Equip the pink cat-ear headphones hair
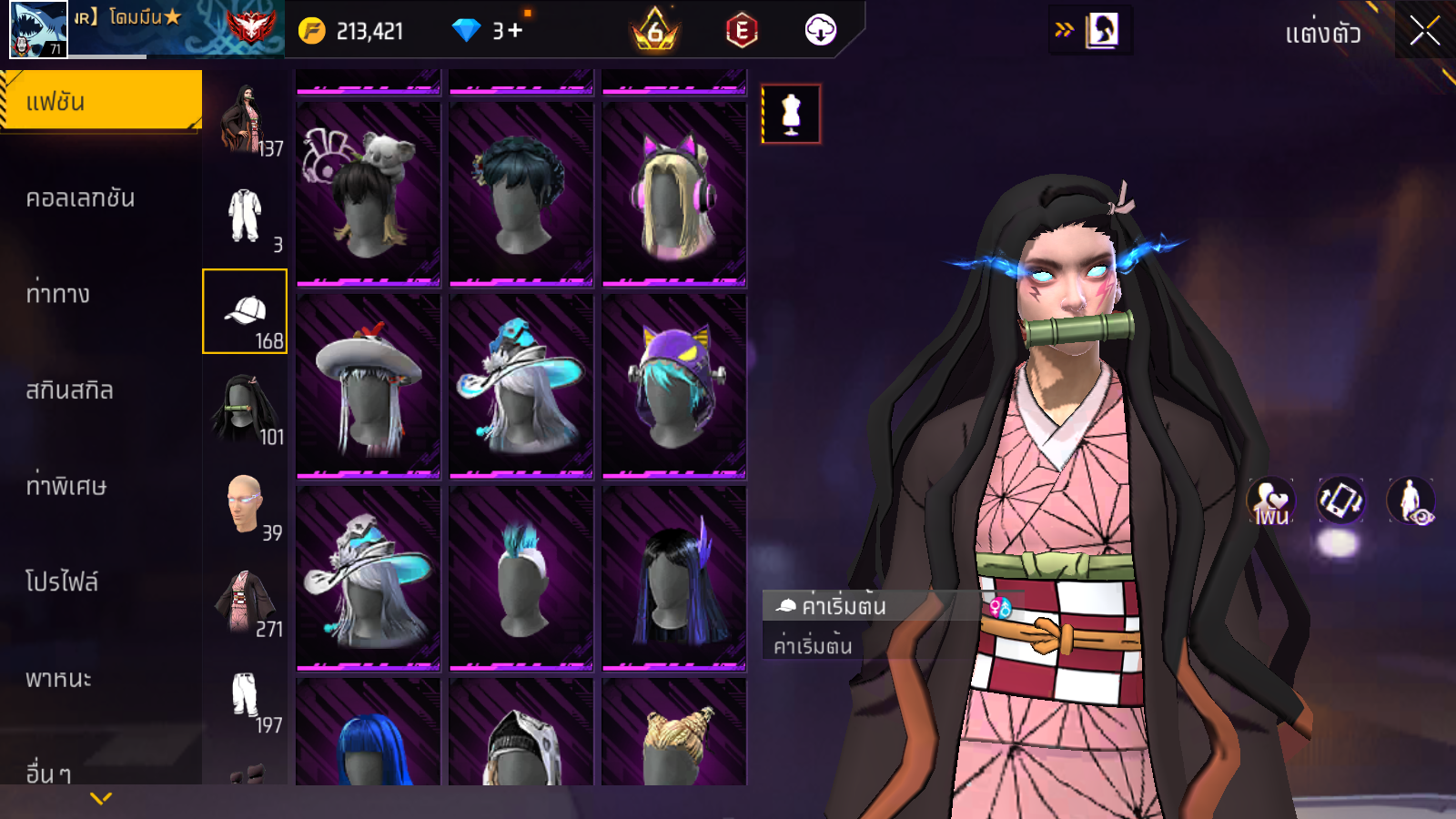The image size is (1456, 819). [674, 194]
